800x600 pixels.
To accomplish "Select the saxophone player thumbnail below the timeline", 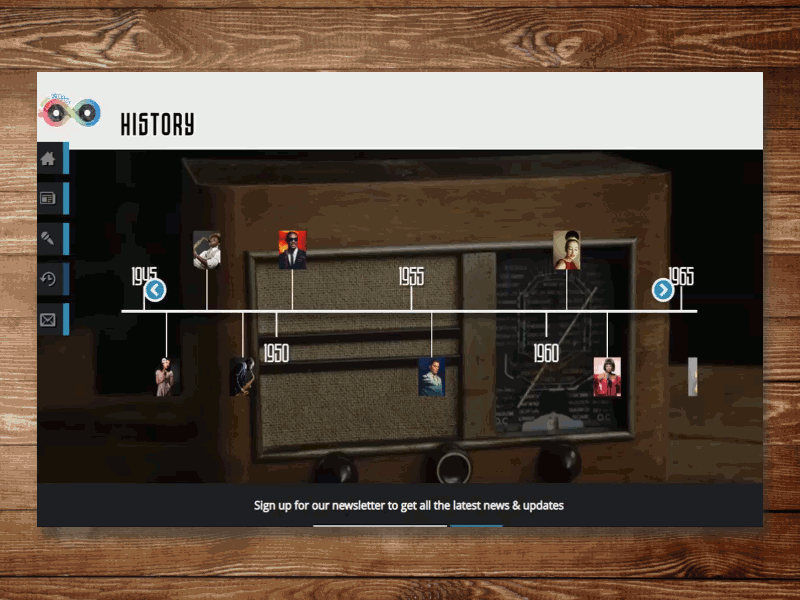I will coord(242,377).
